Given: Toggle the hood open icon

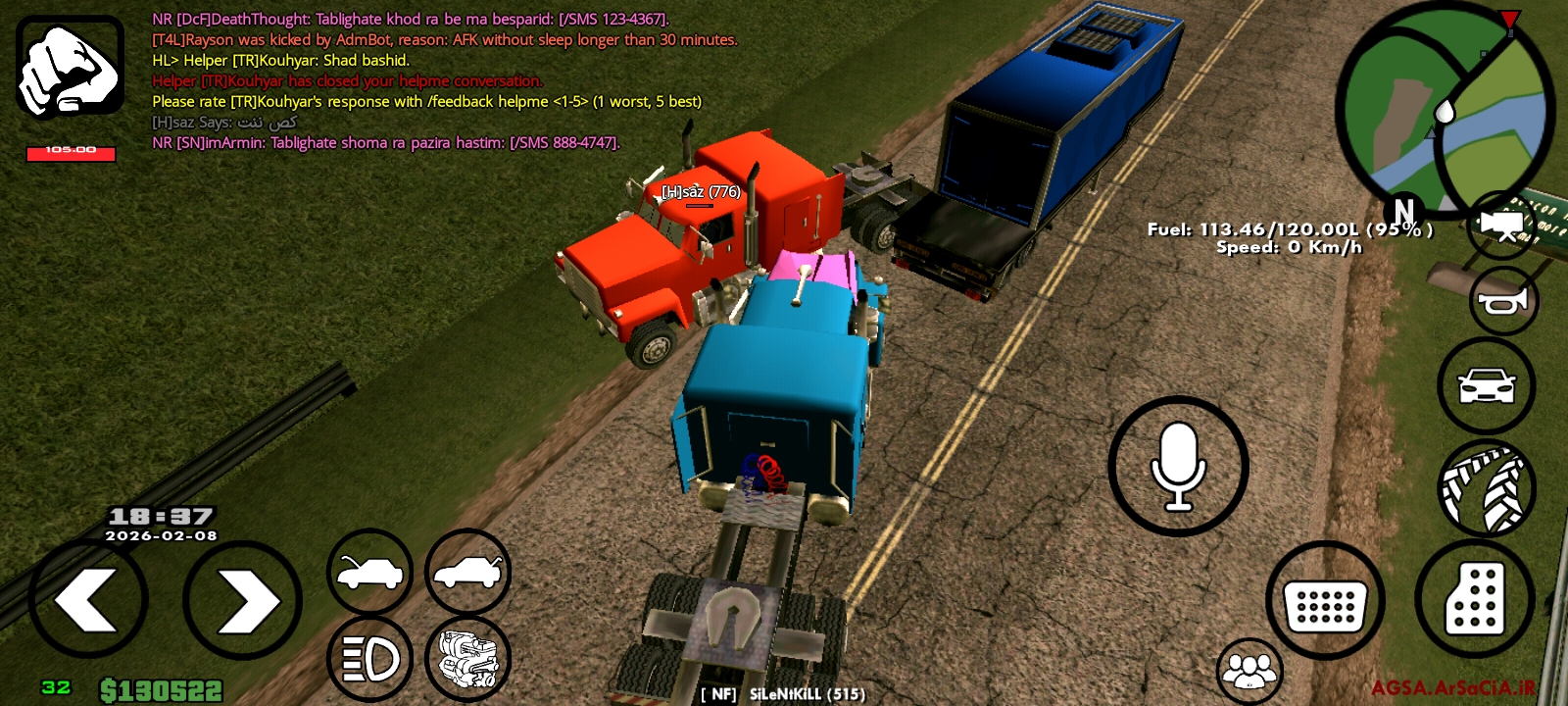Looking at the screenshot, I should coord(369,572).
